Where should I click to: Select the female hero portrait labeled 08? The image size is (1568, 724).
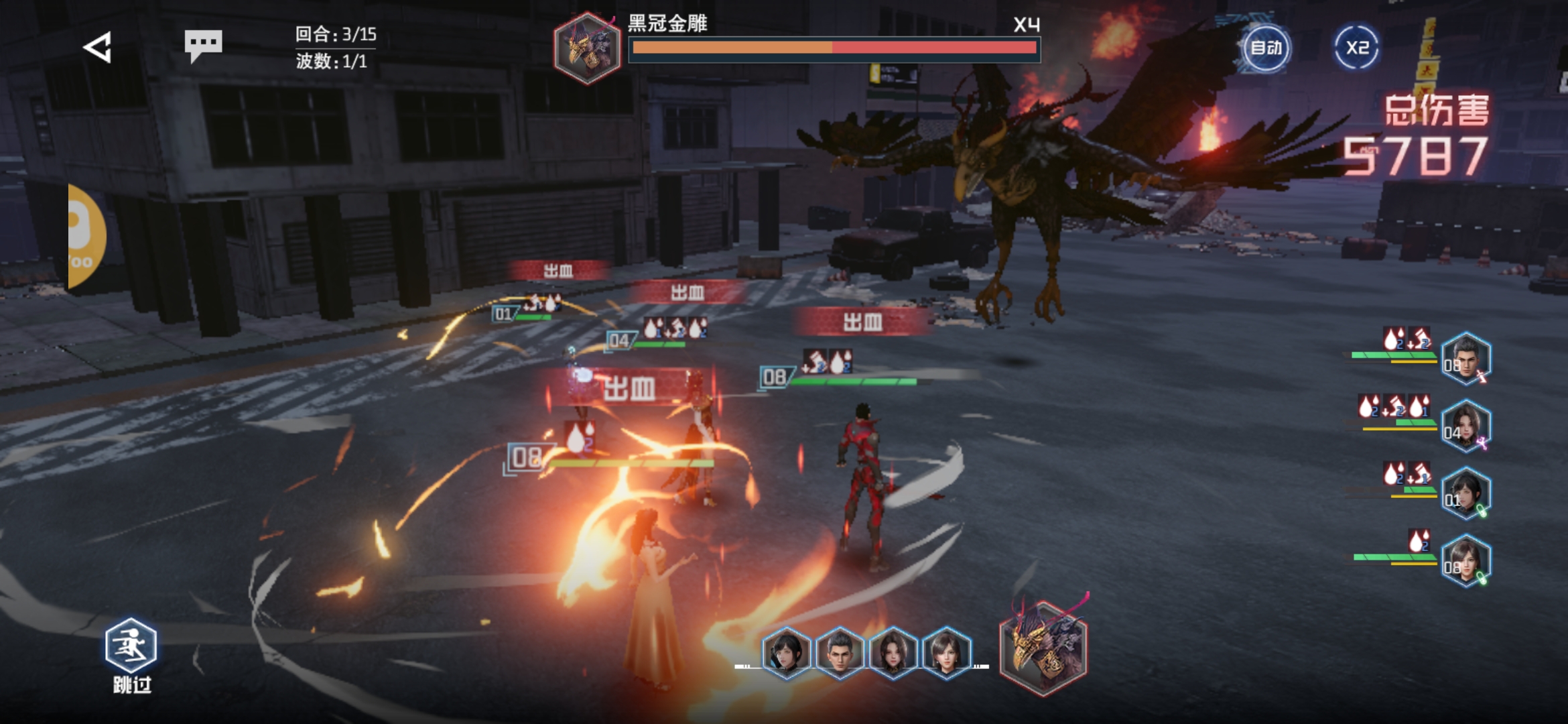[x=1466, y=562]
